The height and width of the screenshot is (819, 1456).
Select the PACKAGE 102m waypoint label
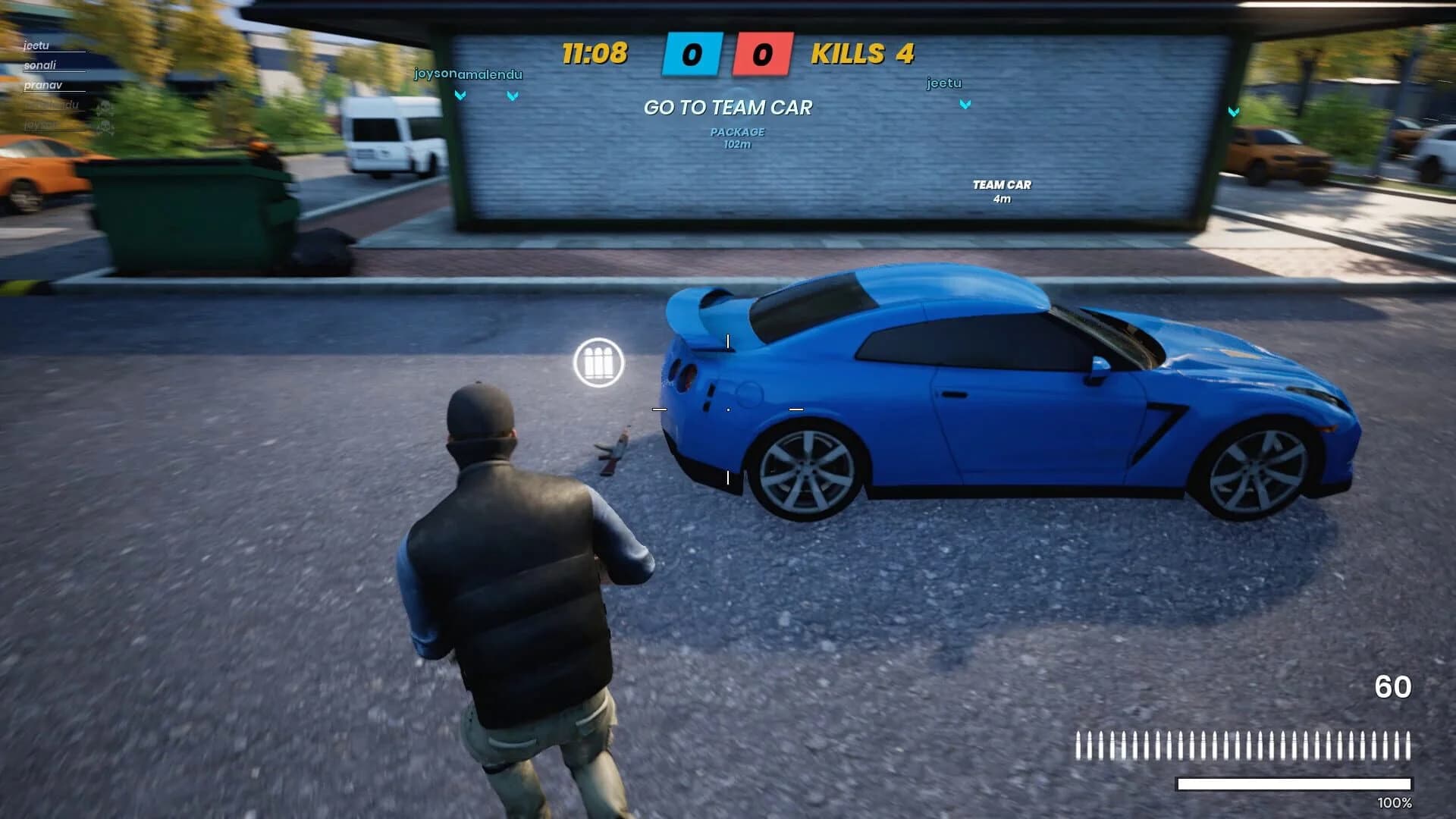tap(736, 136)
